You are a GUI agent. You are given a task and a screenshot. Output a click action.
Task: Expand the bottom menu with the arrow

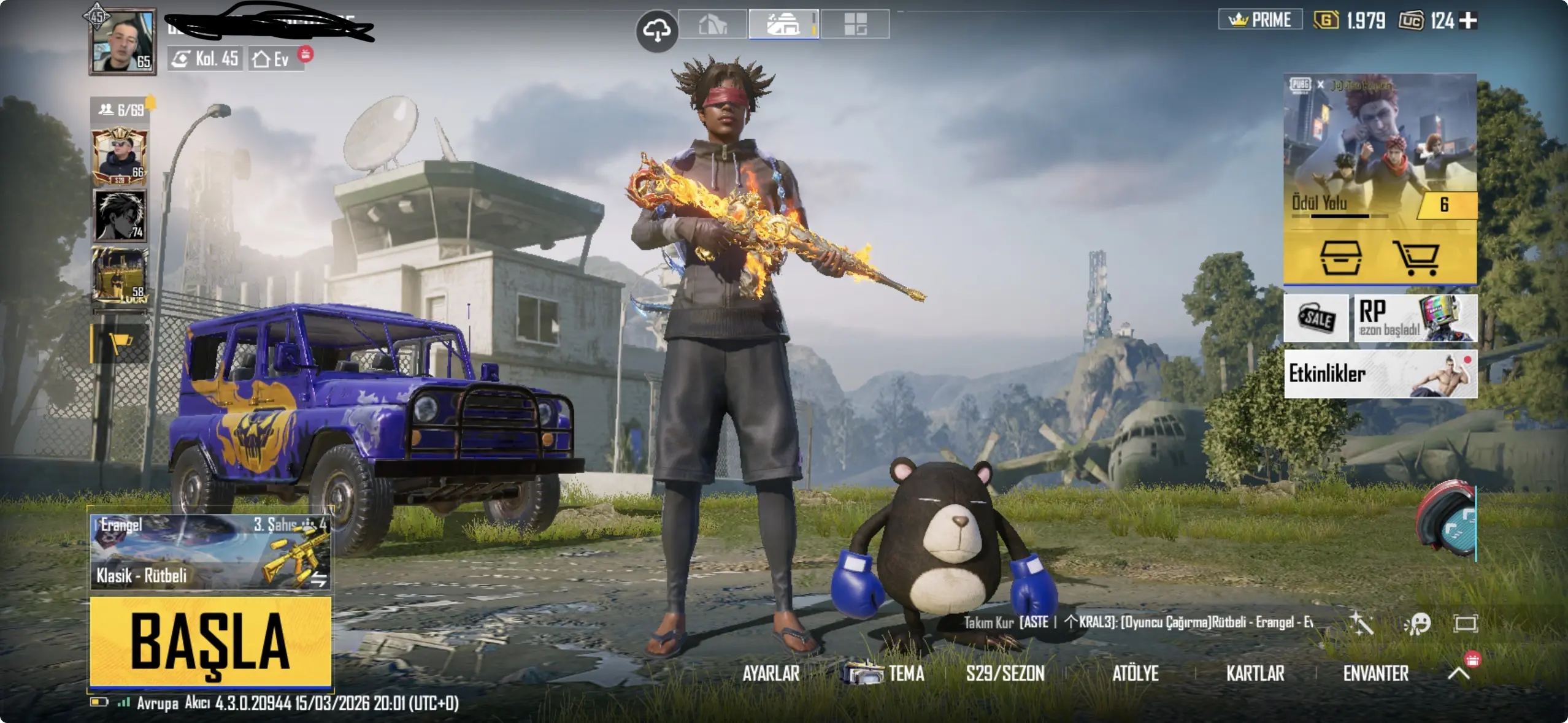tap(1459, 673)
